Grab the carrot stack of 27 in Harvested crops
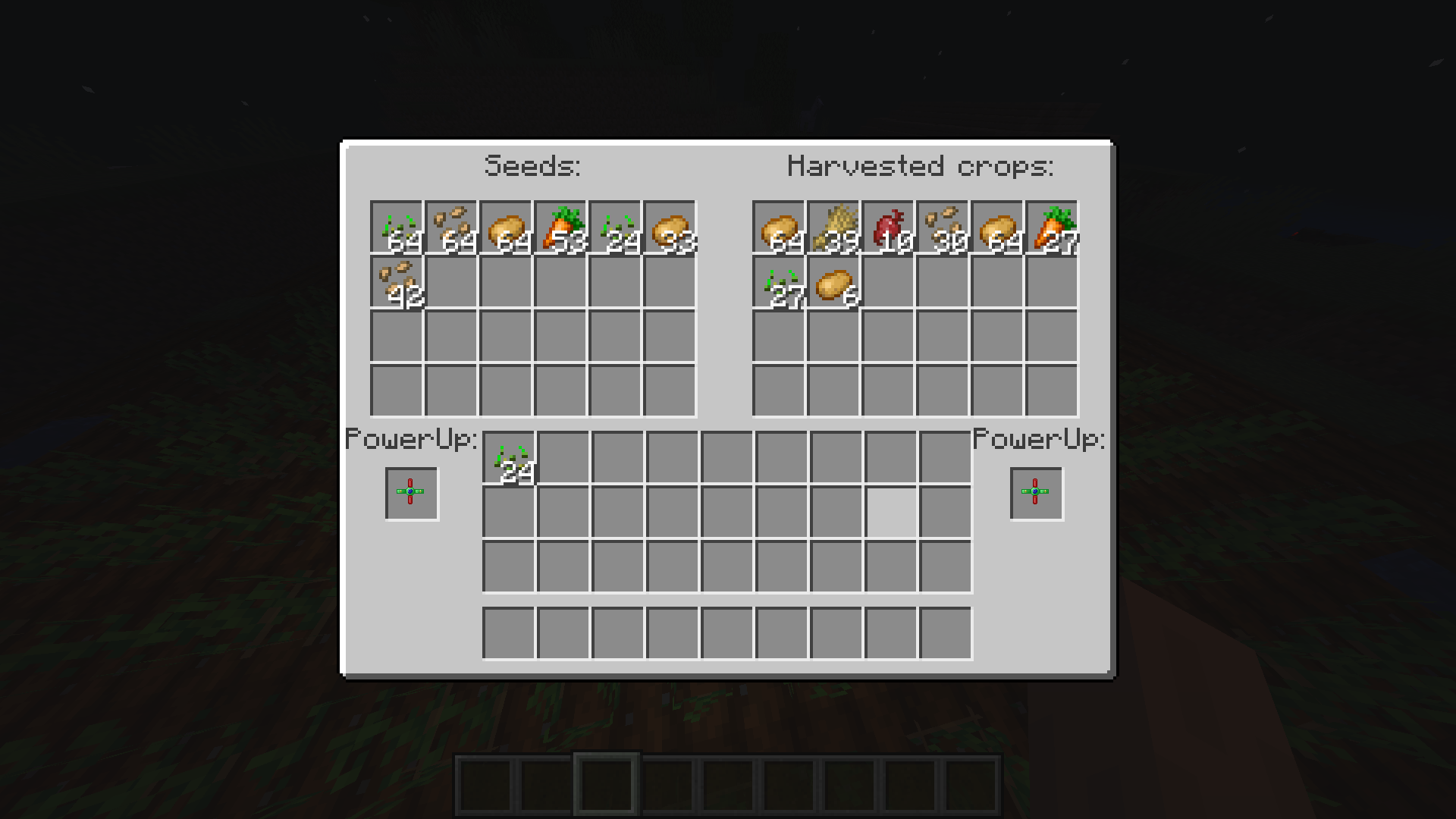1456x819 pixels. [1054, 227]
